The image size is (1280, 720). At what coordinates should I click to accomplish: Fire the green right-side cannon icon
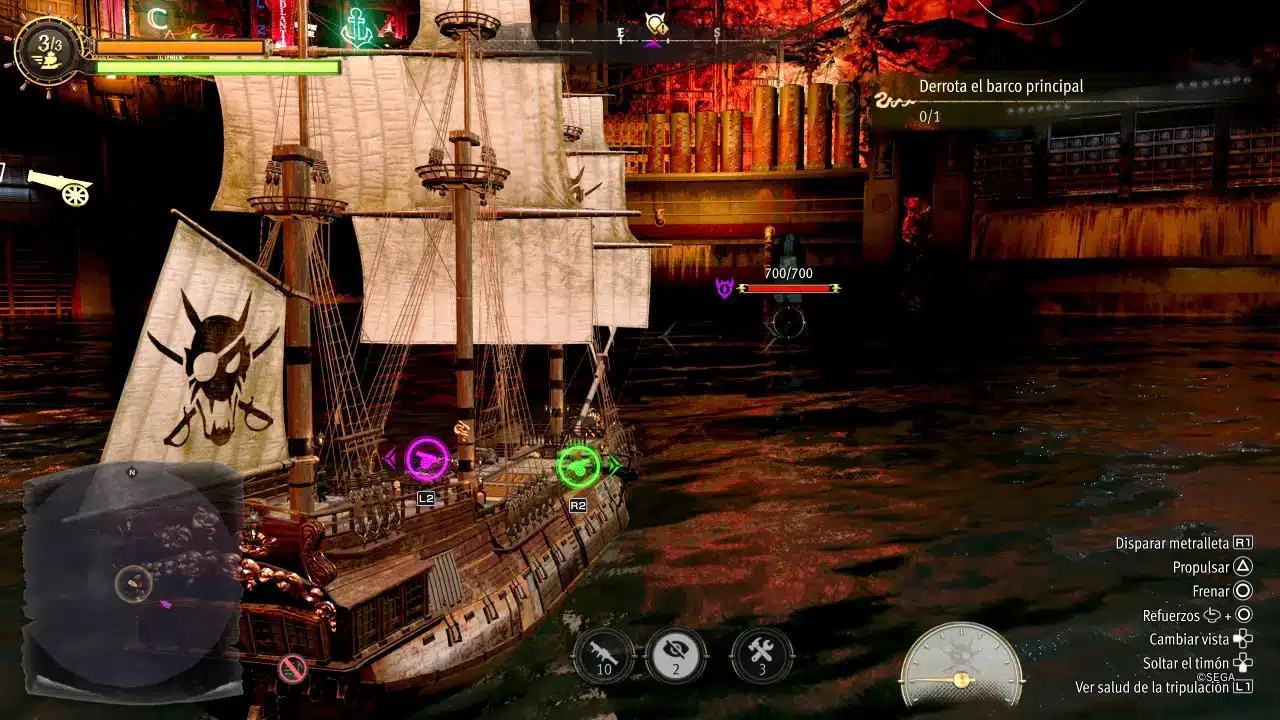578,465
